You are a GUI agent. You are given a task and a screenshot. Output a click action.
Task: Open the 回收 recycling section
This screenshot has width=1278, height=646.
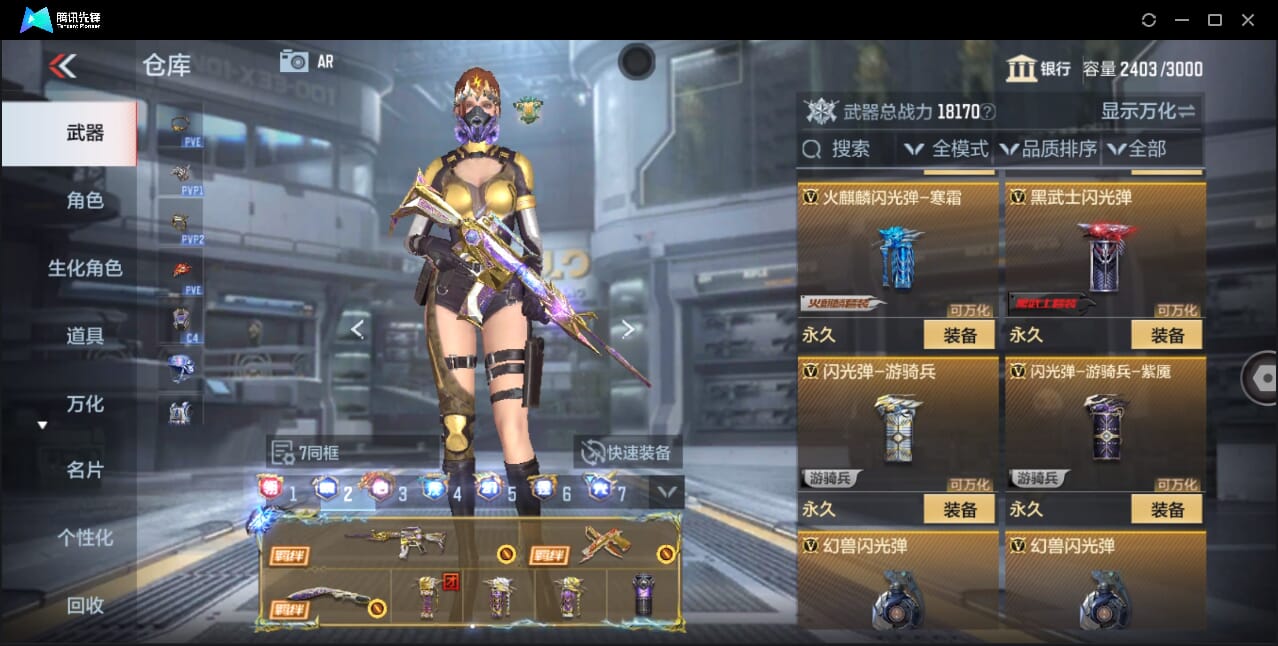[85, 605]
